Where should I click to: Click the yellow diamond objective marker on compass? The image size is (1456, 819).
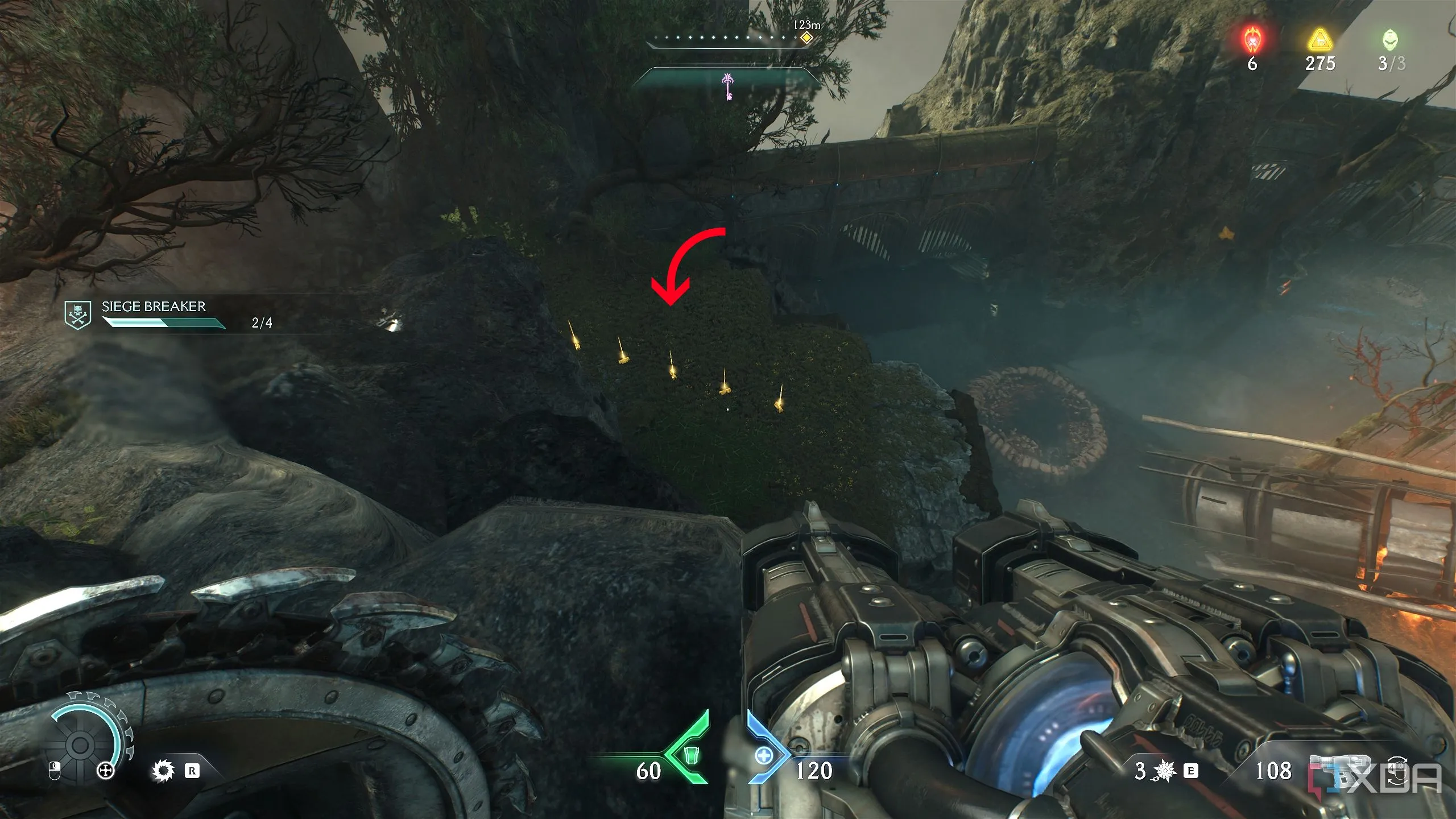tap(806, 38)
